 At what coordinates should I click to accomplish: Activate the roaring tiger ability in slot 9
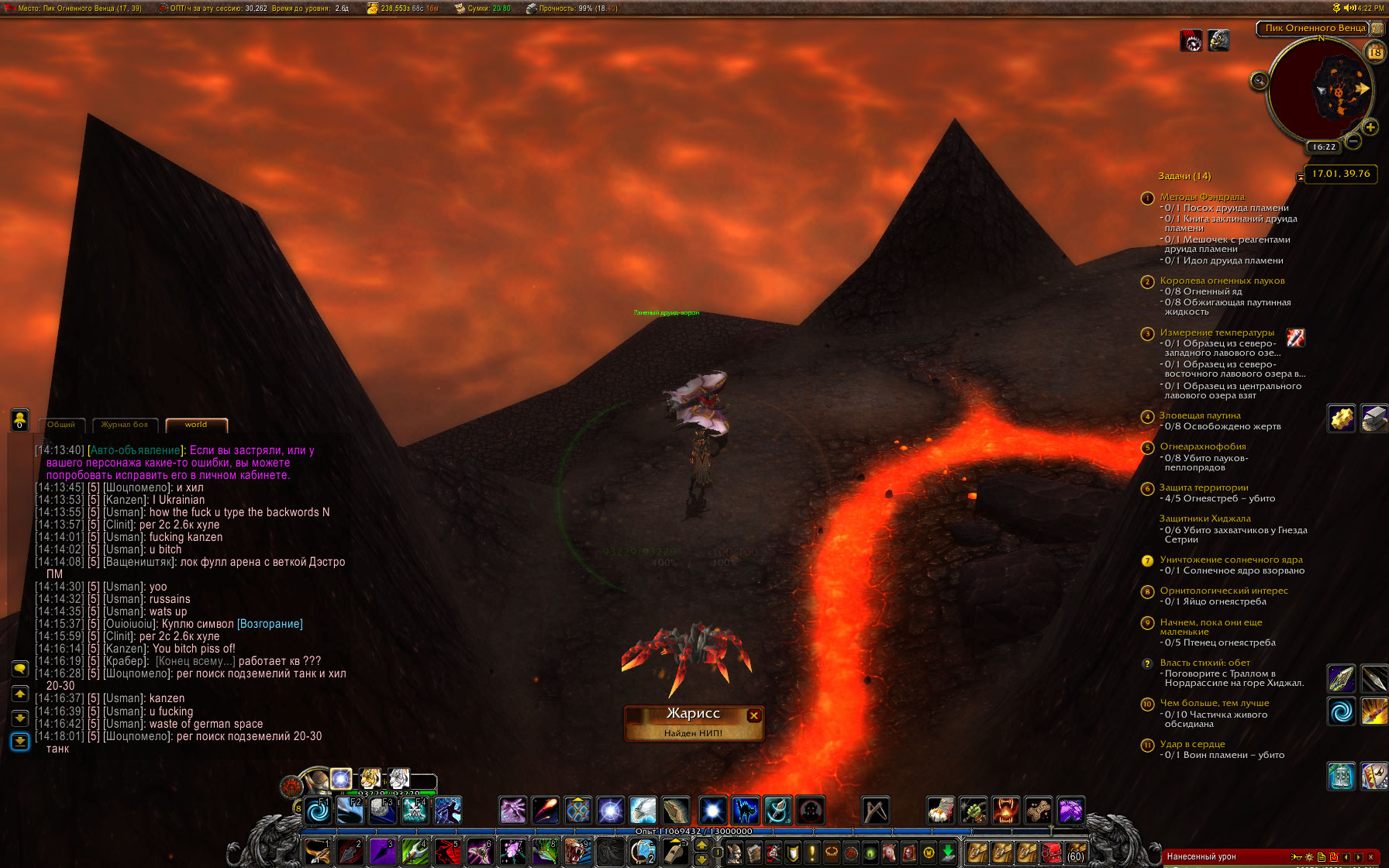click(x=577, y=852)
